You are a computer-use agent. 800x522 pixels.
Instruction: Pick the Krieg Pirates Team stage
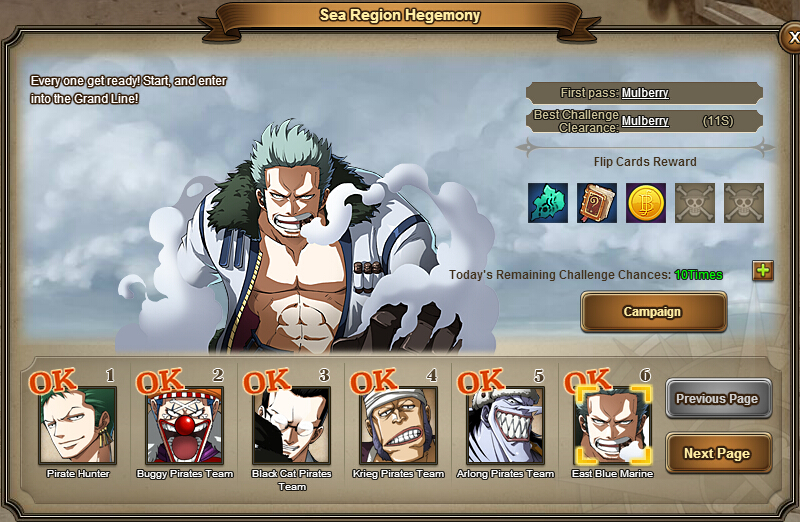399,426
